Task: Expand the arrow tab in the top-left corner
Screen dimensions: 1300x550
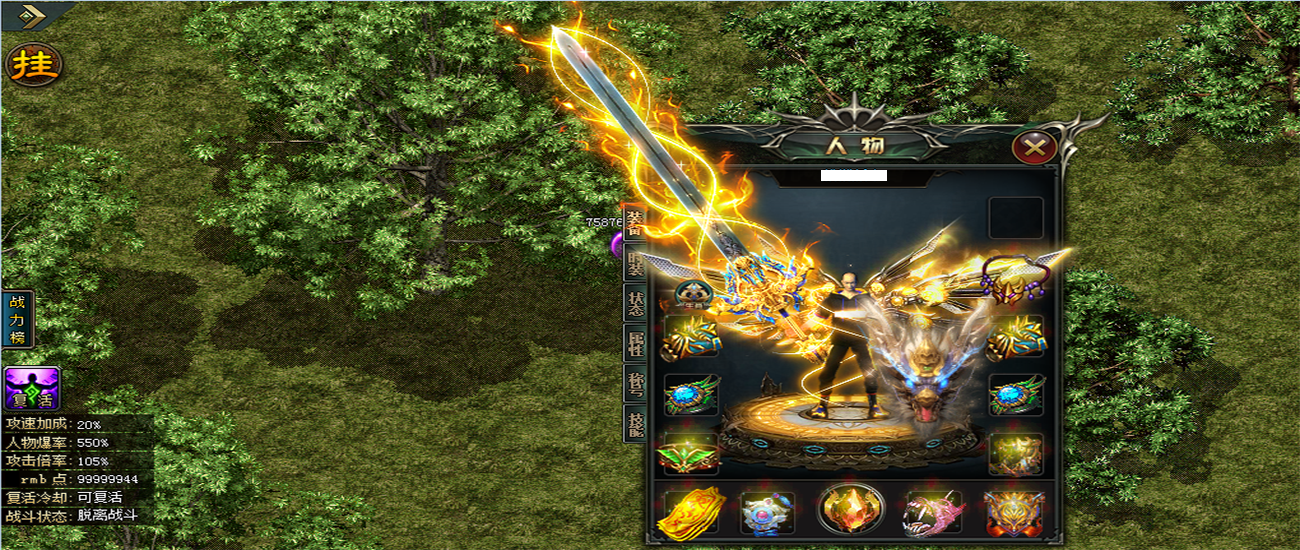Action: pyautogui.click(x=33, y=15)
